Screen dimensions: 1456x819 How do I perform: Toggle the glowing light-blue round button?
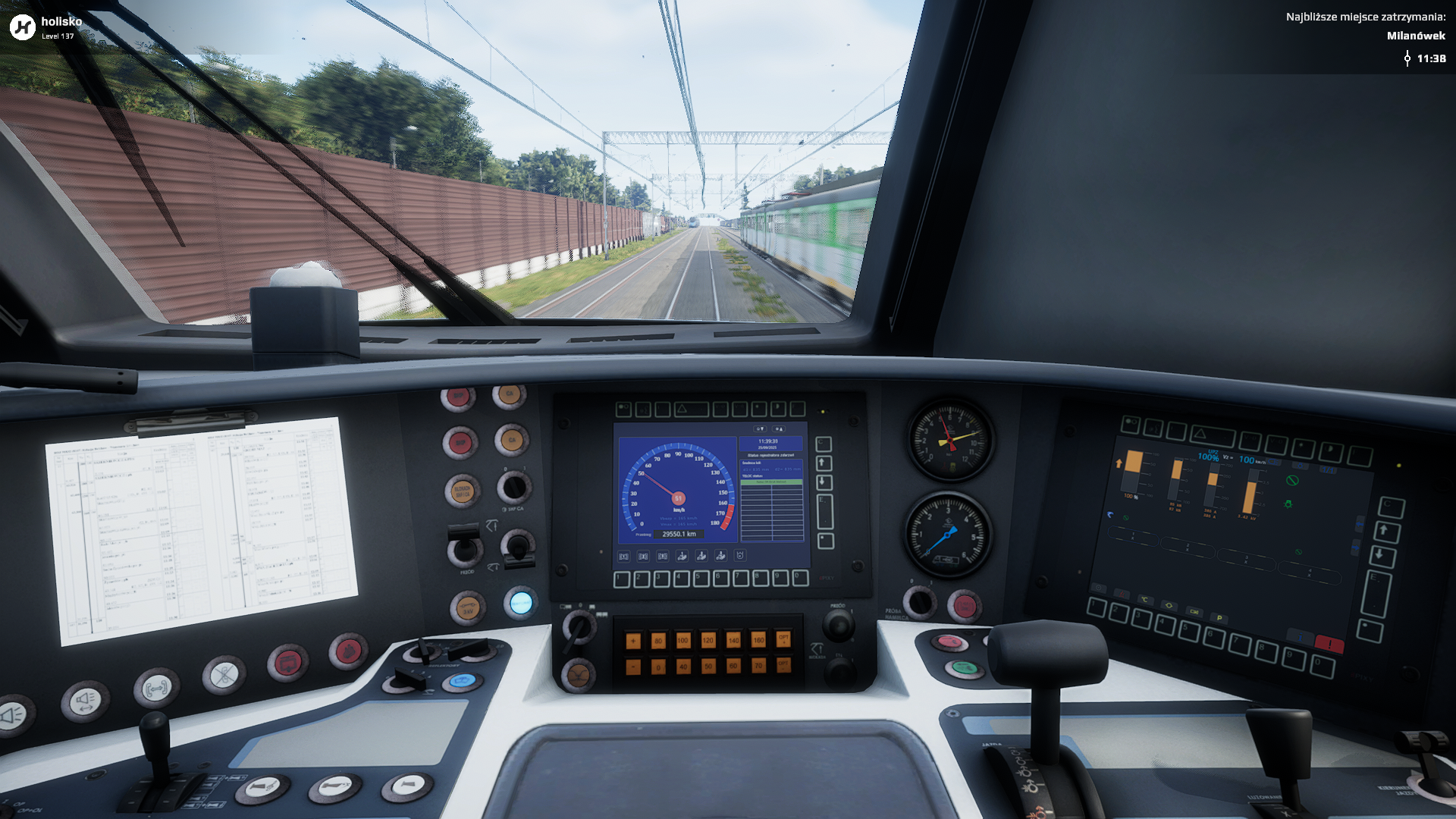[x=521, y=604]
